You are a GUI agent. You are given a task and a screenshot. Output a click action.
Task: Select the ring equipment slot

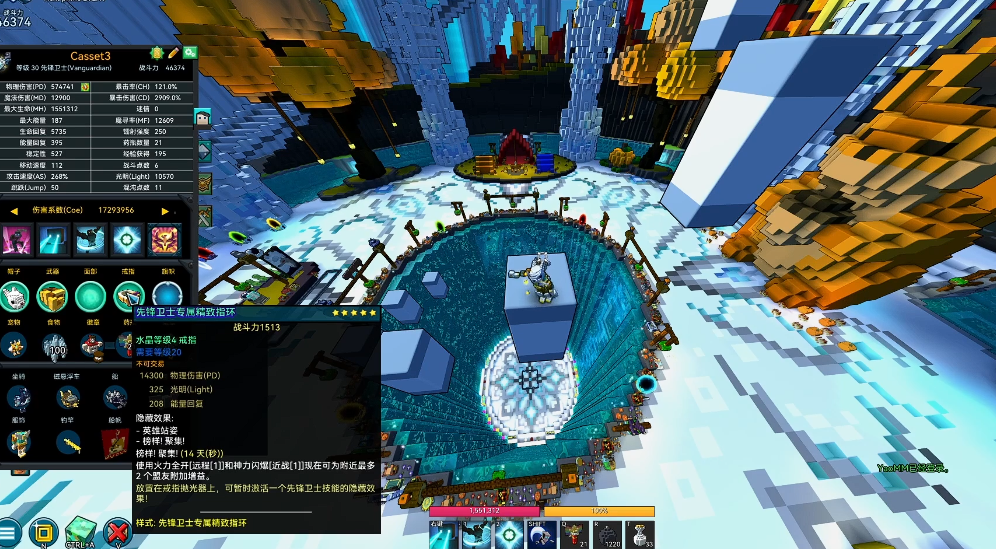(128, 295)
